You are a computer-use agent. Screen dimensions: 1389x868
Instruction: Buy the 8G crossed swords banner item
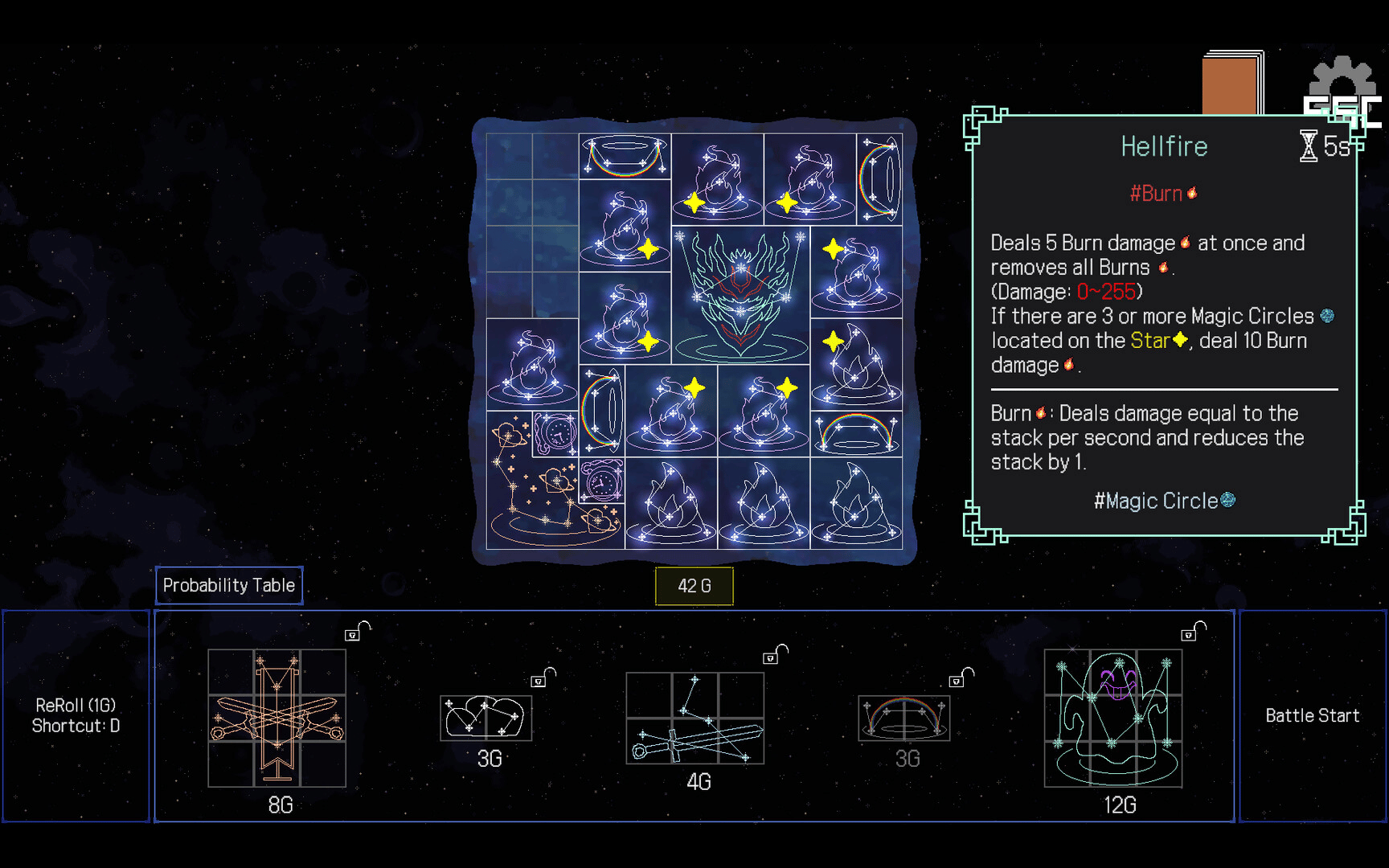[277, 718]
